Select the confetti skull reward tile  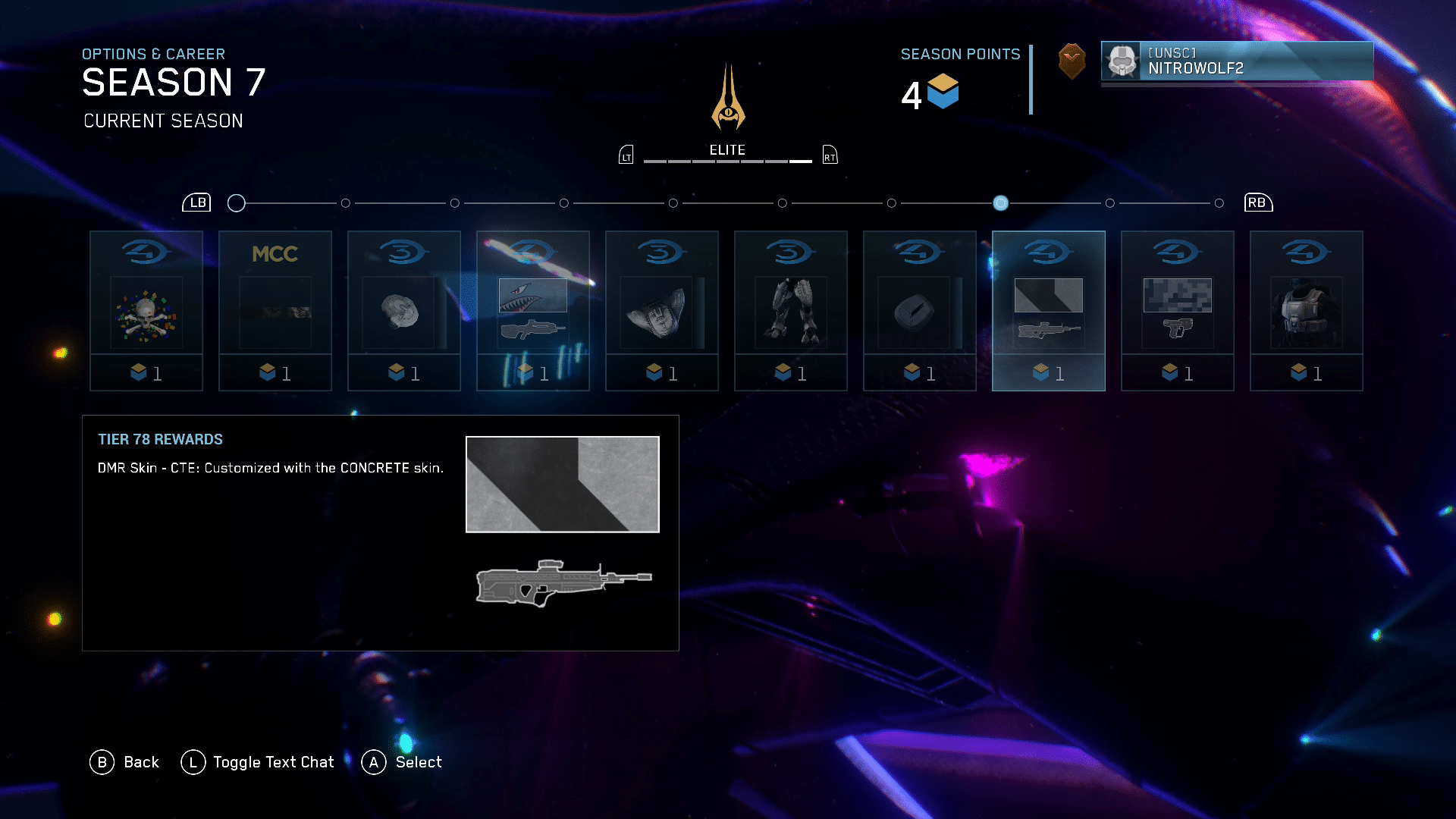click(x=146, y=311)
